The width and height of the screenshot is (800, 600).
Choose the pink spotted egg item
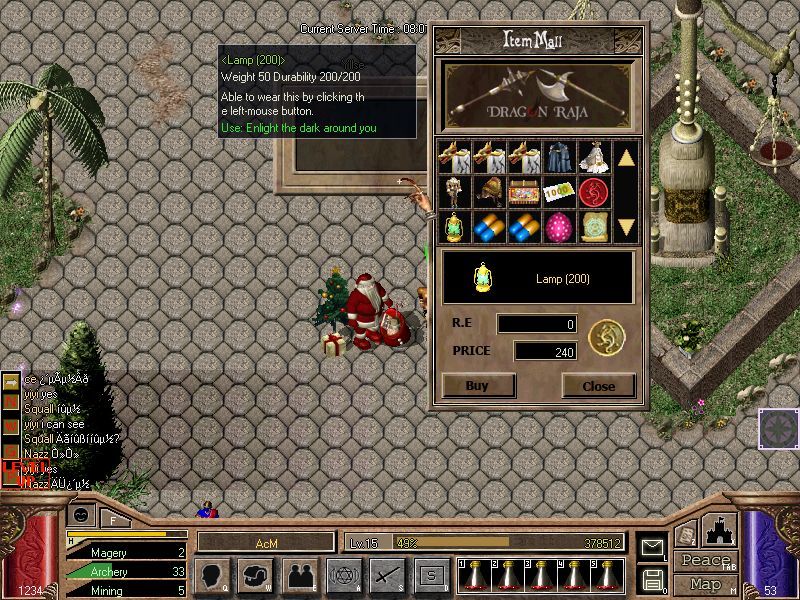[558, 225]
